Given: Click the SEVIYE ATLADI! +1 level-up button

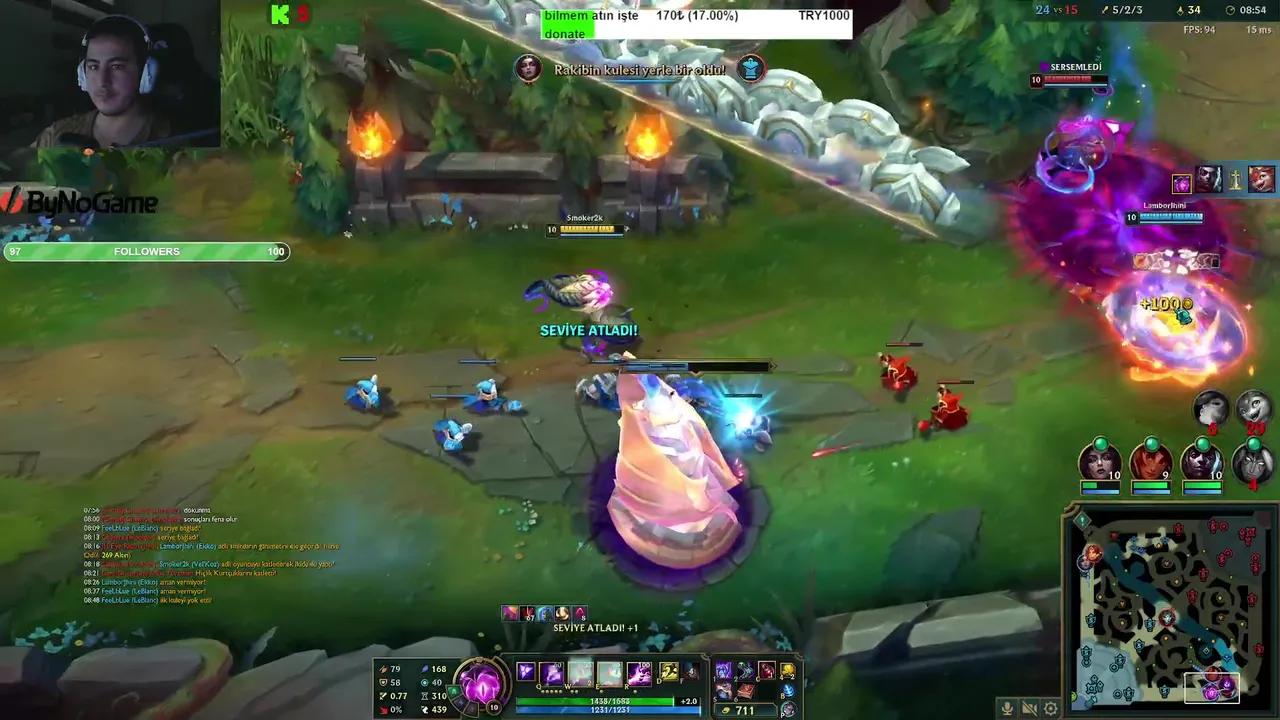Looking at the screenshot, I should click(595, 630).
